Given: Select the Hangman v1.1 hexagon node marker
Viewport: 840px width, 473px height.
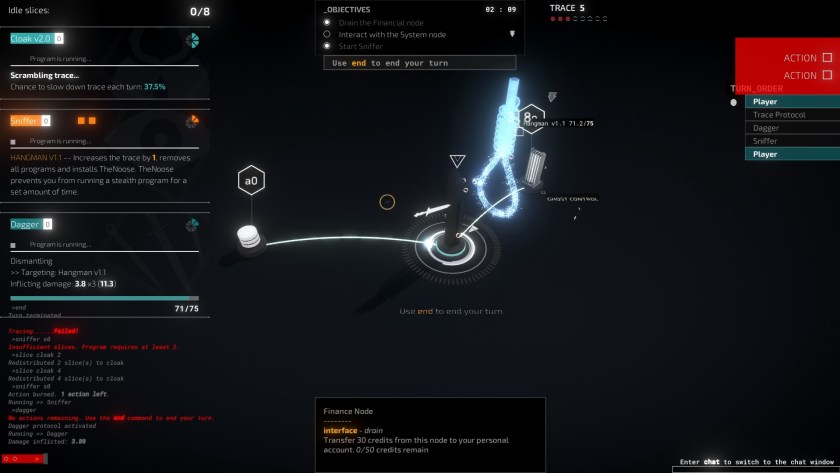Looking at the screenshot, I should 529,118.
